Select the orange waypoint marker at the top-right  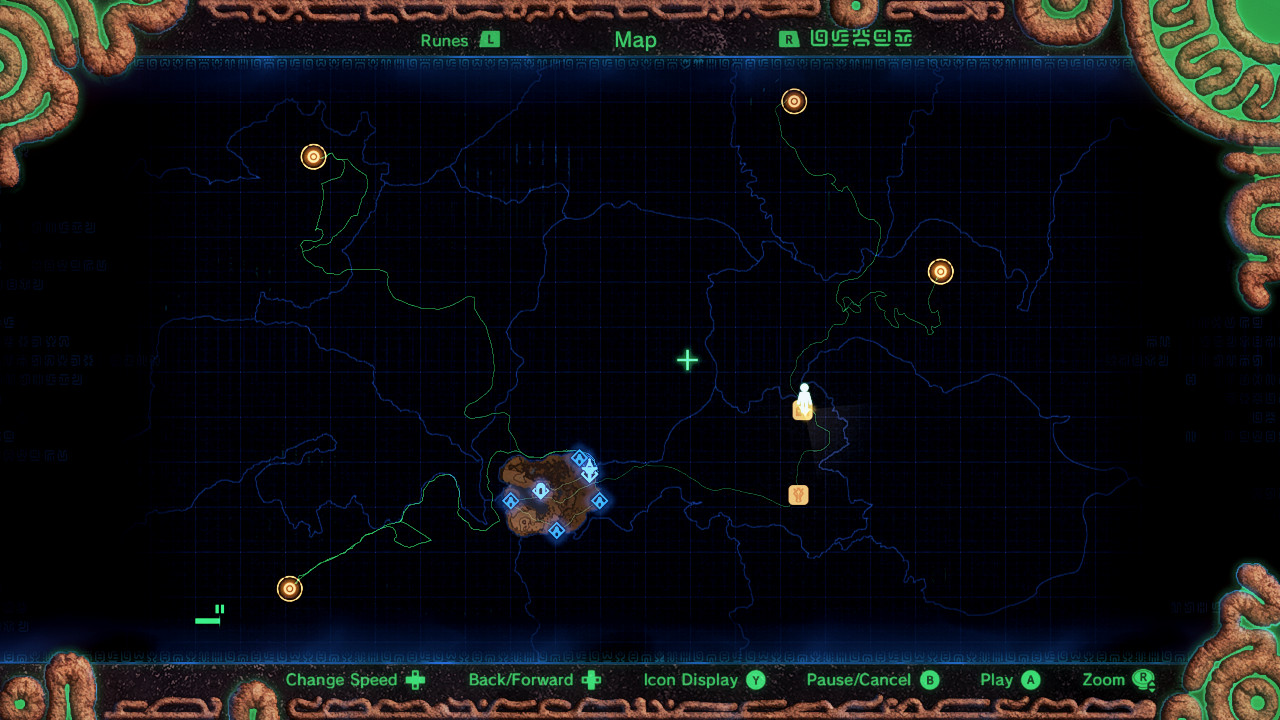pos(795,101)
